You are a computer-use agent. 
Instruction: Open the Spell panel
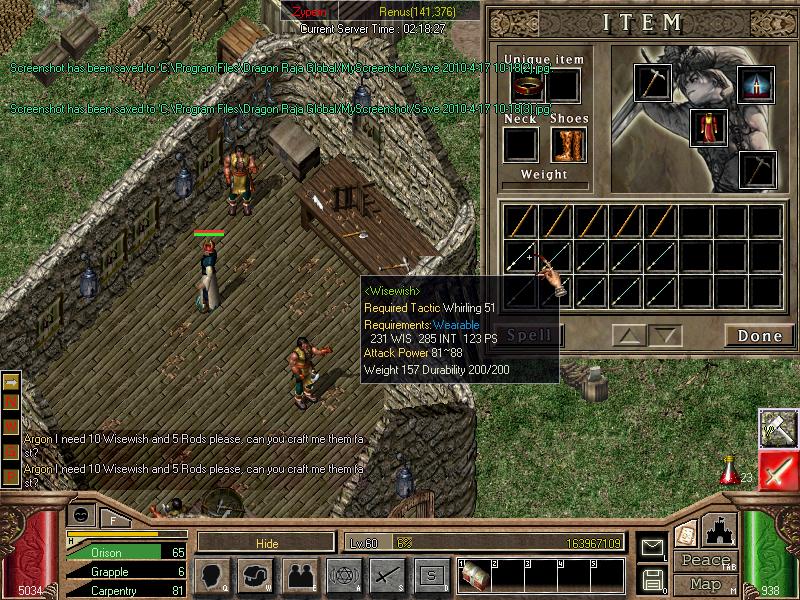(x=532, y=336)
